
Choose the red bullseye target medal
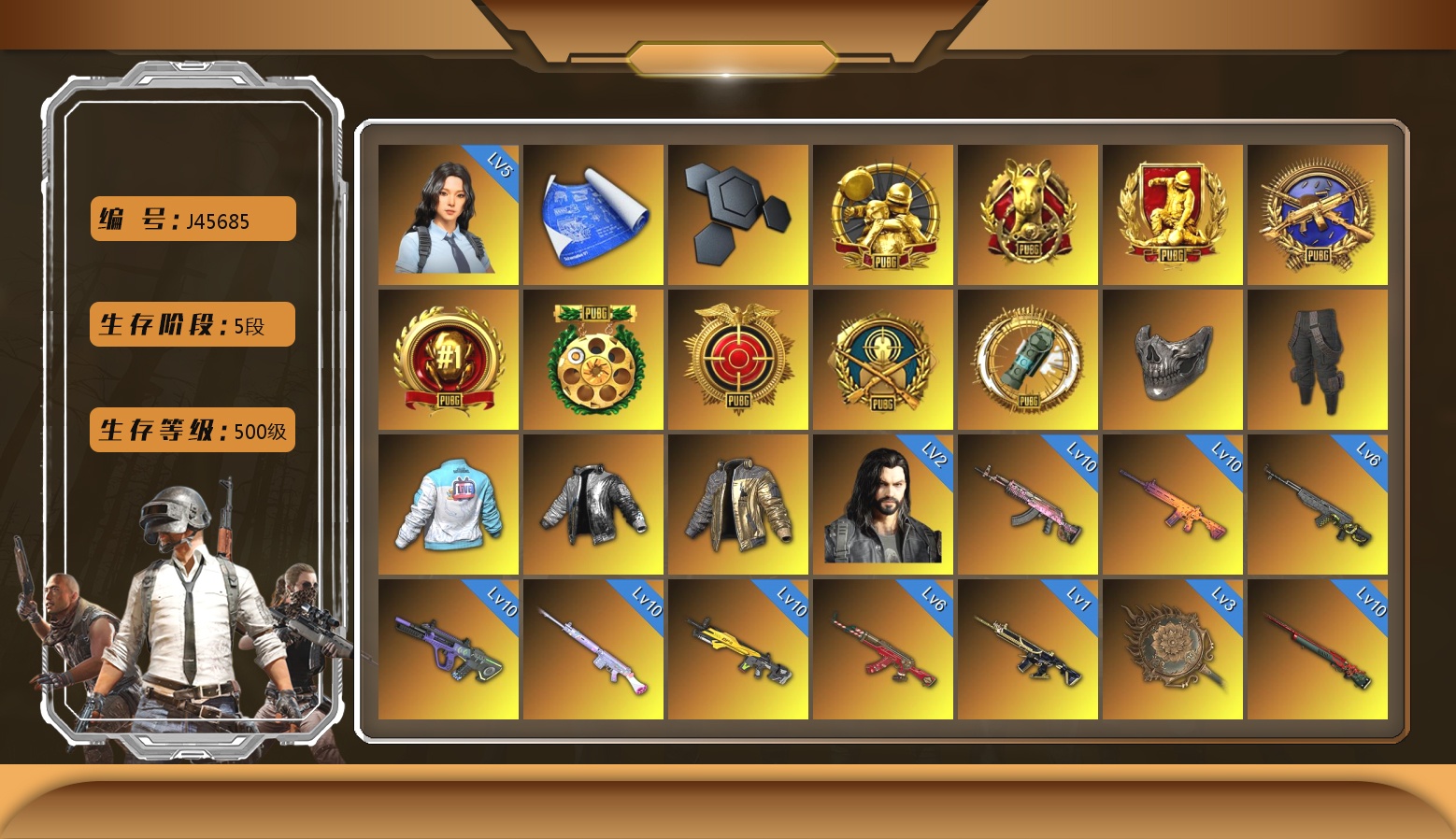coord(737,360)
